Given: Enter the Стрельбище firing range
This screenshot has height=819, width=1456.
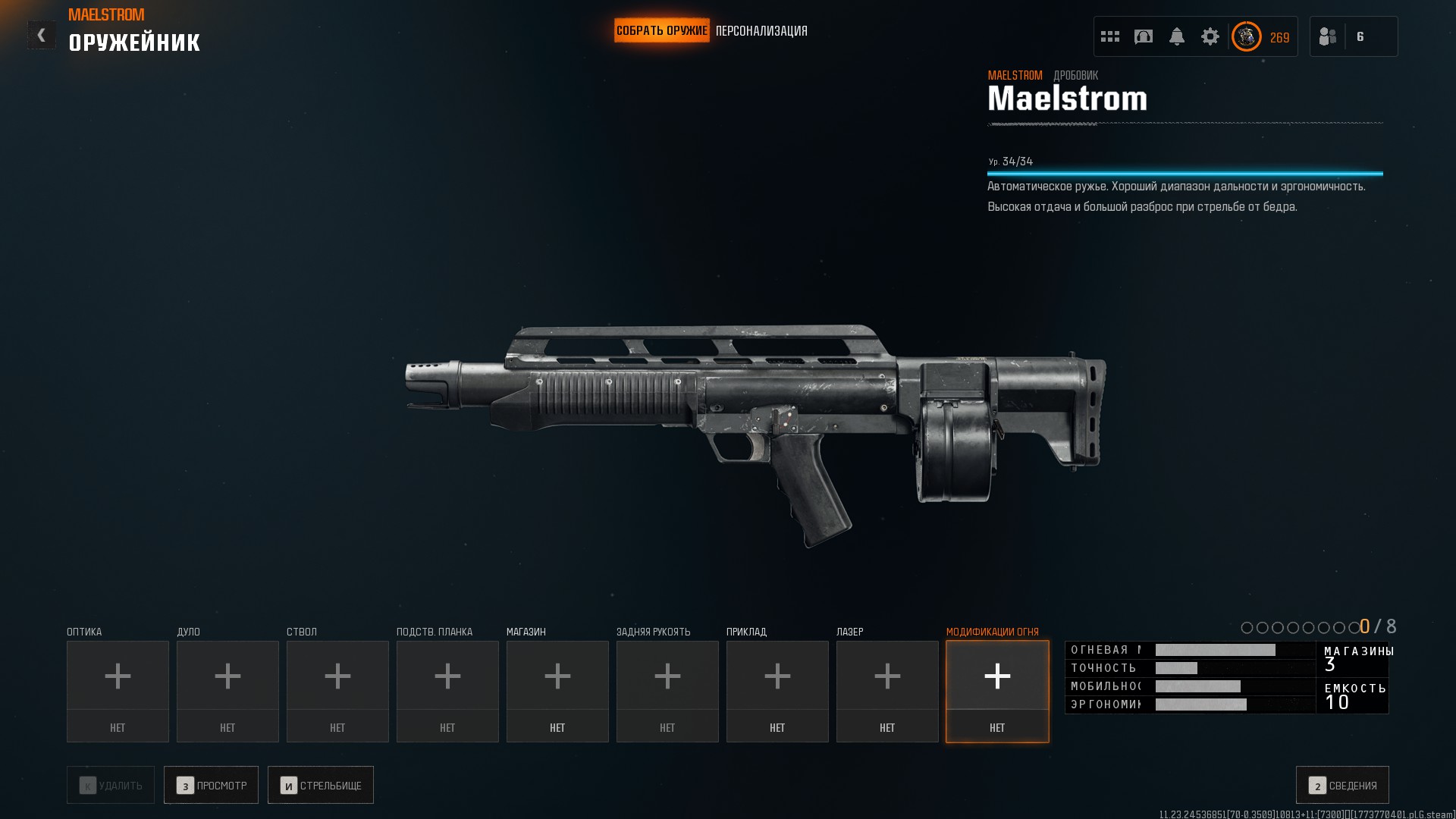Looking at the screenshot, I should click(321, 785).
